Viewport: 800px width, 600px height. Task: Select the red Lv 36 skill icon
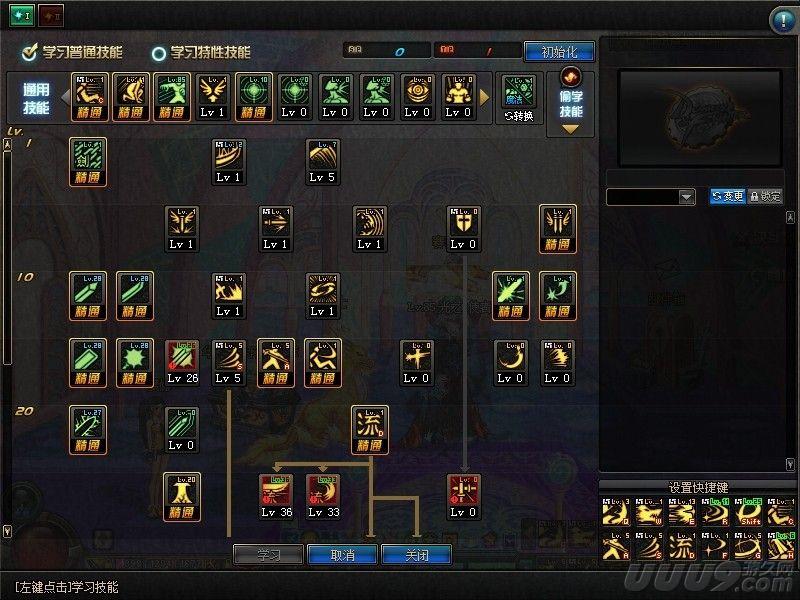(x=274, y=496)
